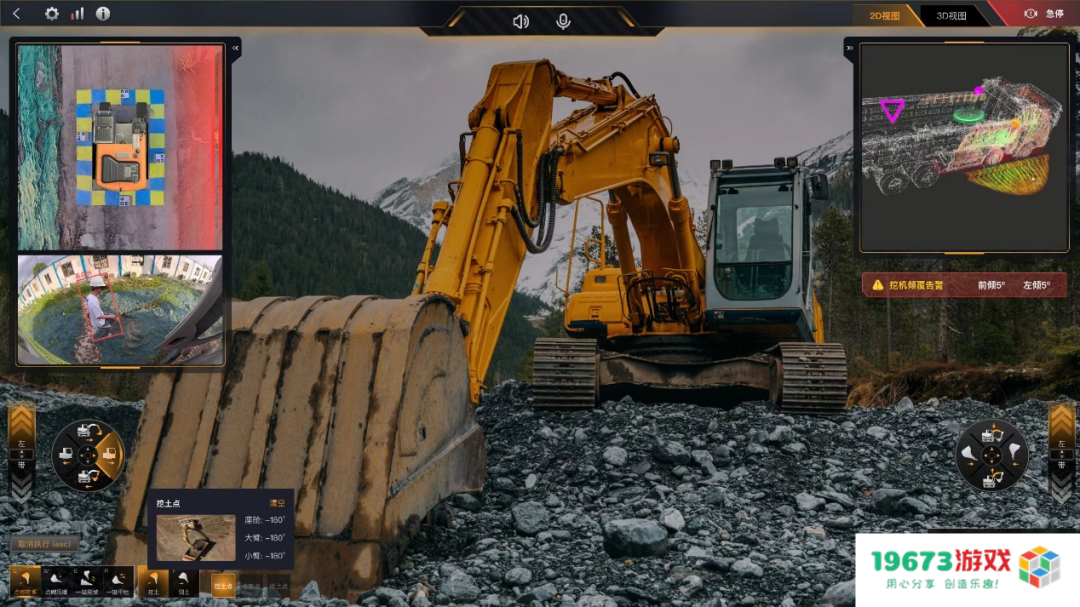
Task: Switch to the 2D视图 tab
Action: [x=884, y=15]
